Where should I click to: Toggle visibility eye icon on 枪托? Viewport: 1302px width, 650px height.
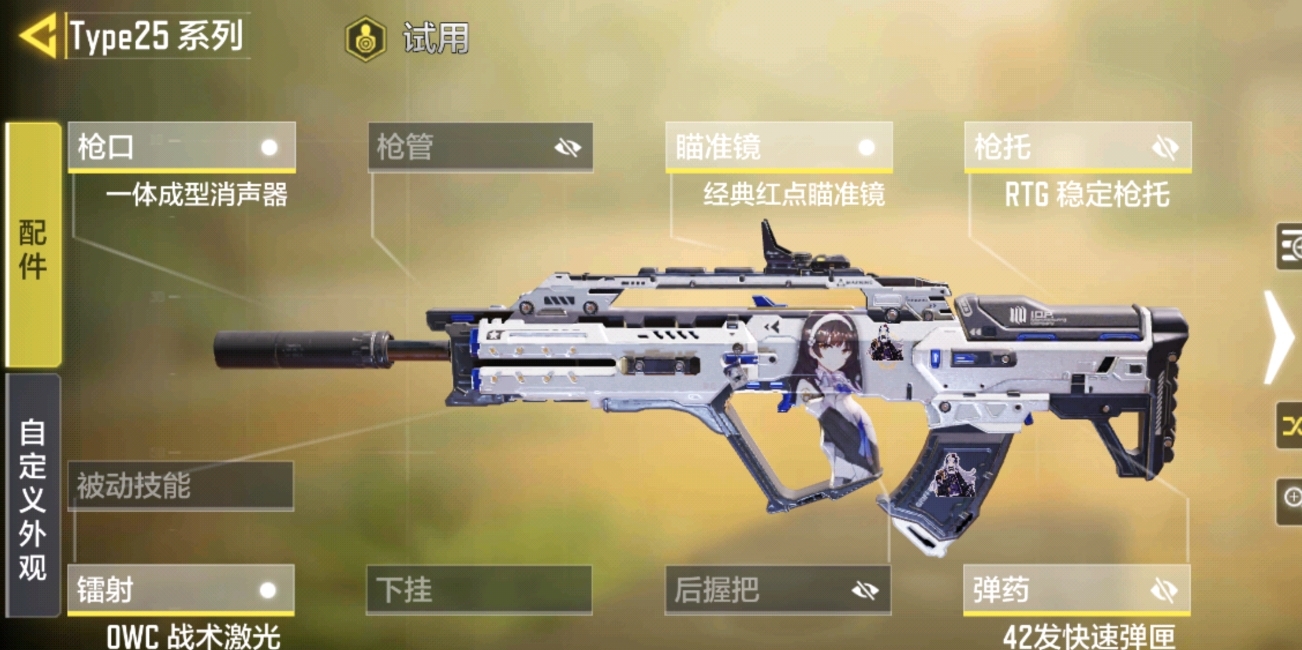(x=1165, y=148)
